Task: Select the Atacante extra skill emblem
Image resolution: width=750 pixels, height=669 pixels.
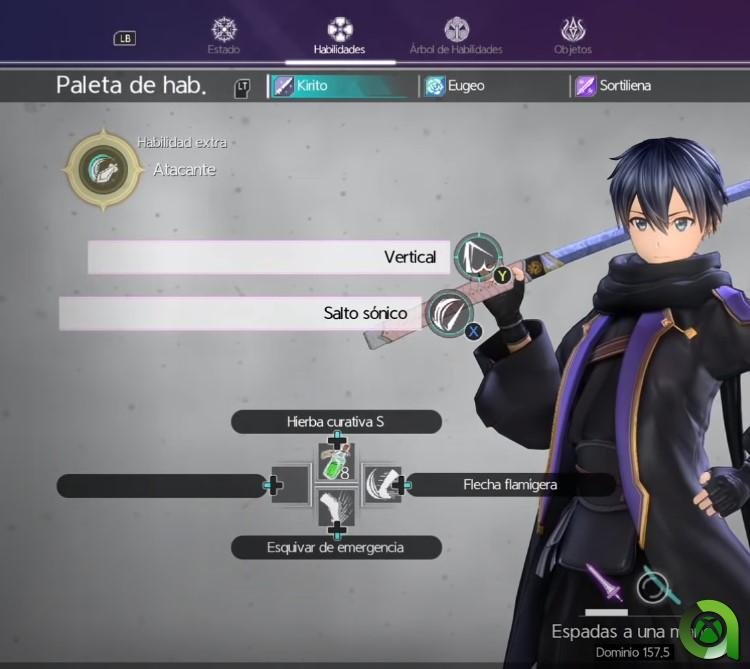Action: coord(98,168)
